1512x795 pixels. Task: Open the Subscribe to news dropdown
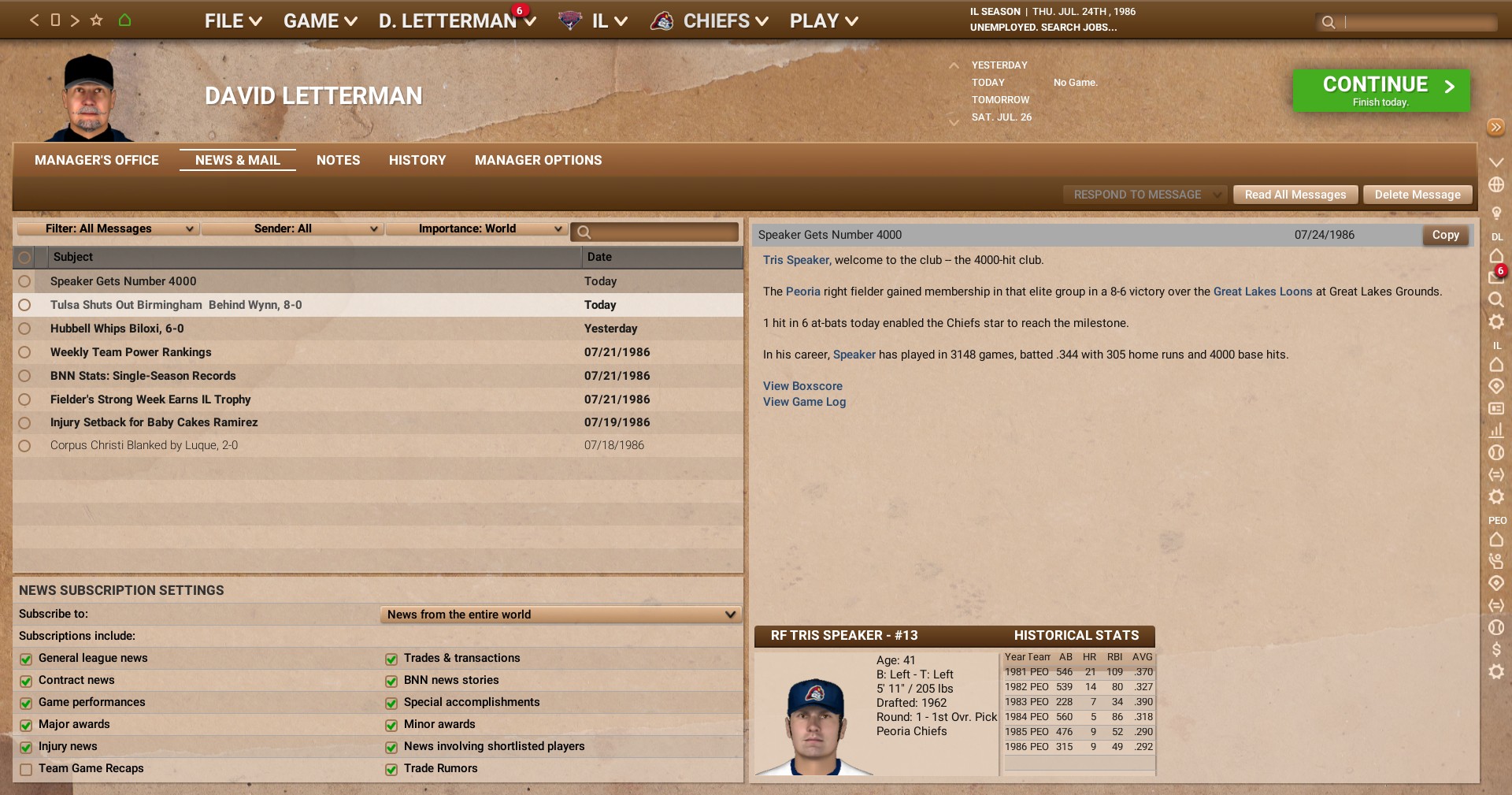pos(559,615)
